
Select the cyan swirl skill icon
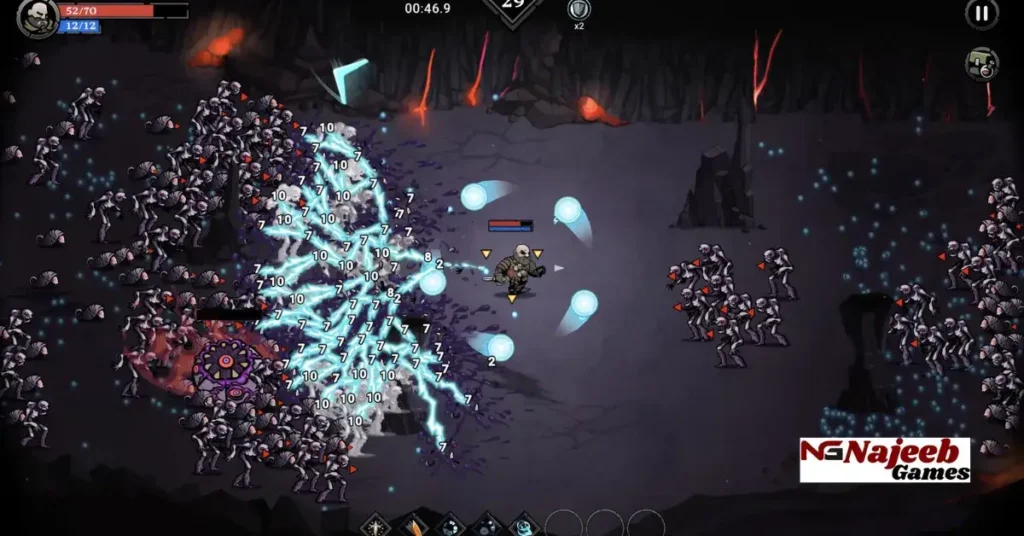click(525, 524)
